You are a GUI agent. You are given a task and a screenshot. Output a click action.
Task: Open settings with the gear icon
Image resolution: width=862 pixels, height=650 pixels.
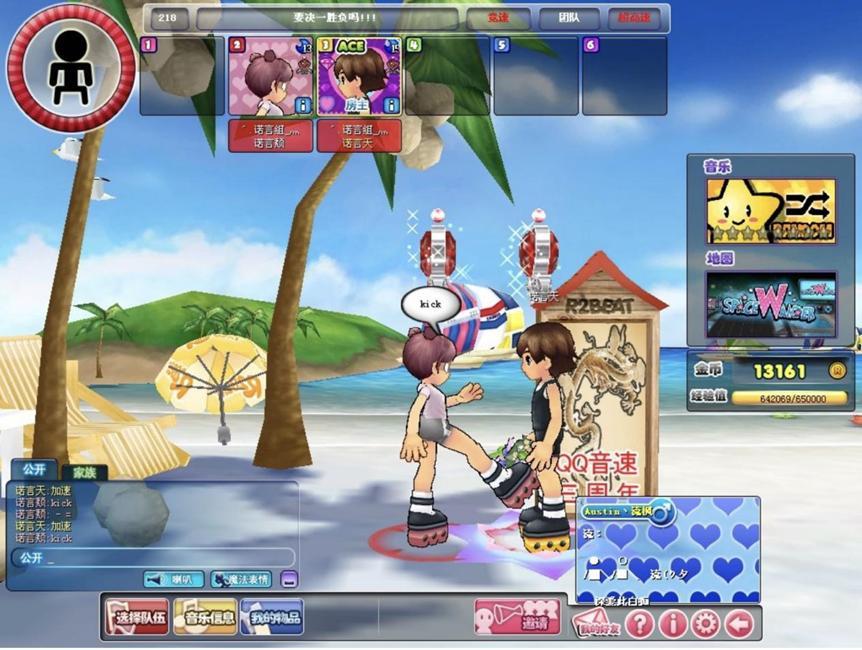coord(705,624)
